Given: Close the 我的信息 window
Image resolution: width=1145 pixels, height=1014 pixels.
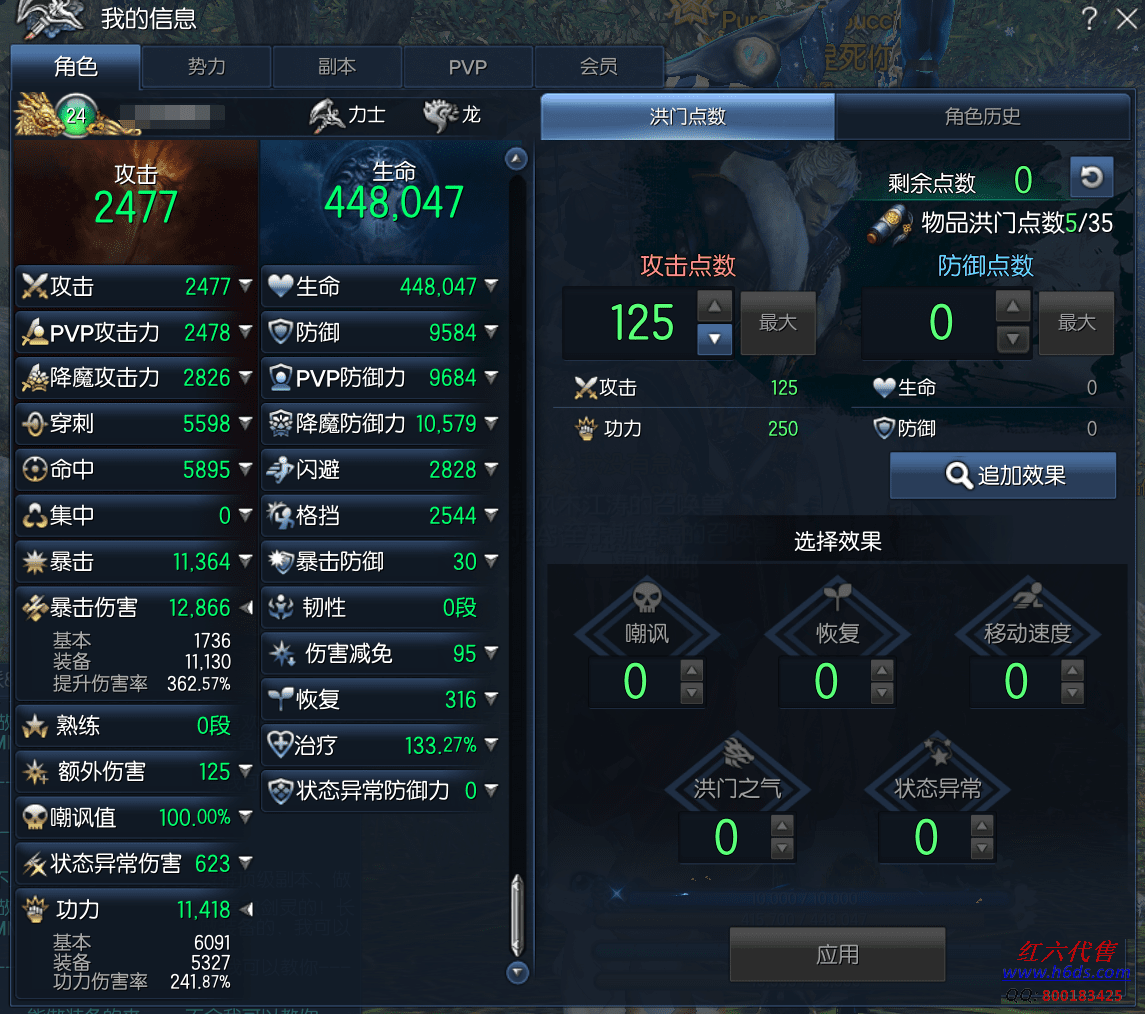Looking at the screenshot, I should tap(1125, 19).
